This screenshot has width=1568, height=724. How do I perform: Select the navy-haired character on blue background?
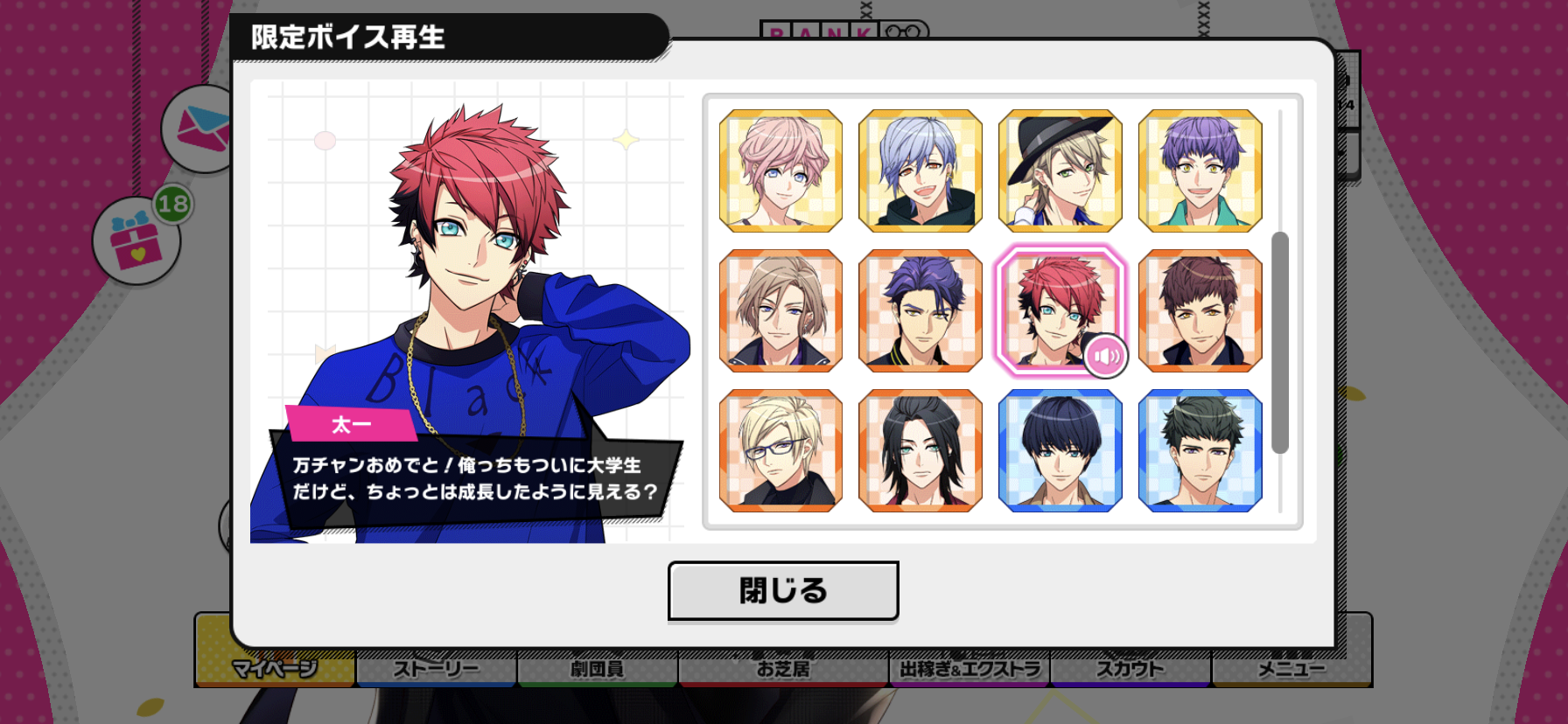[1060, 450]
